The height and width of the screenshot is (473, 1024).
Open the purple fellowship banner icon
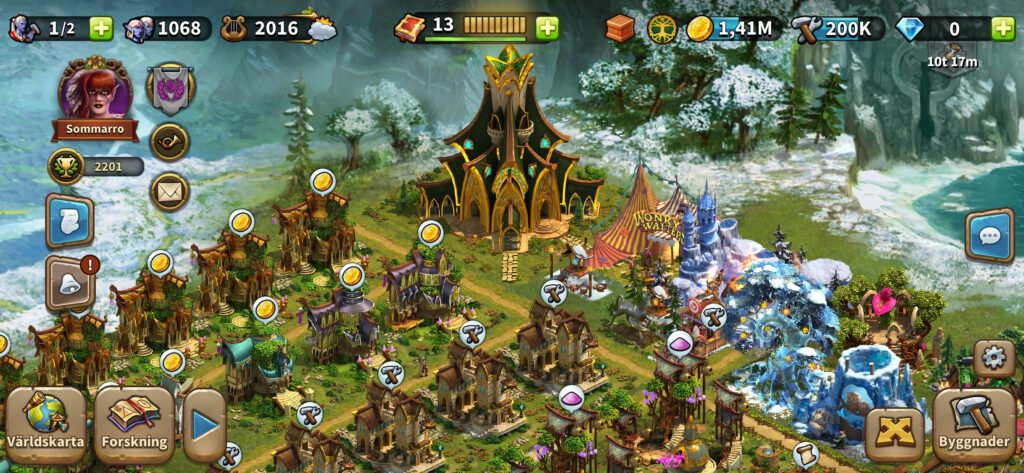pos(170,88)
